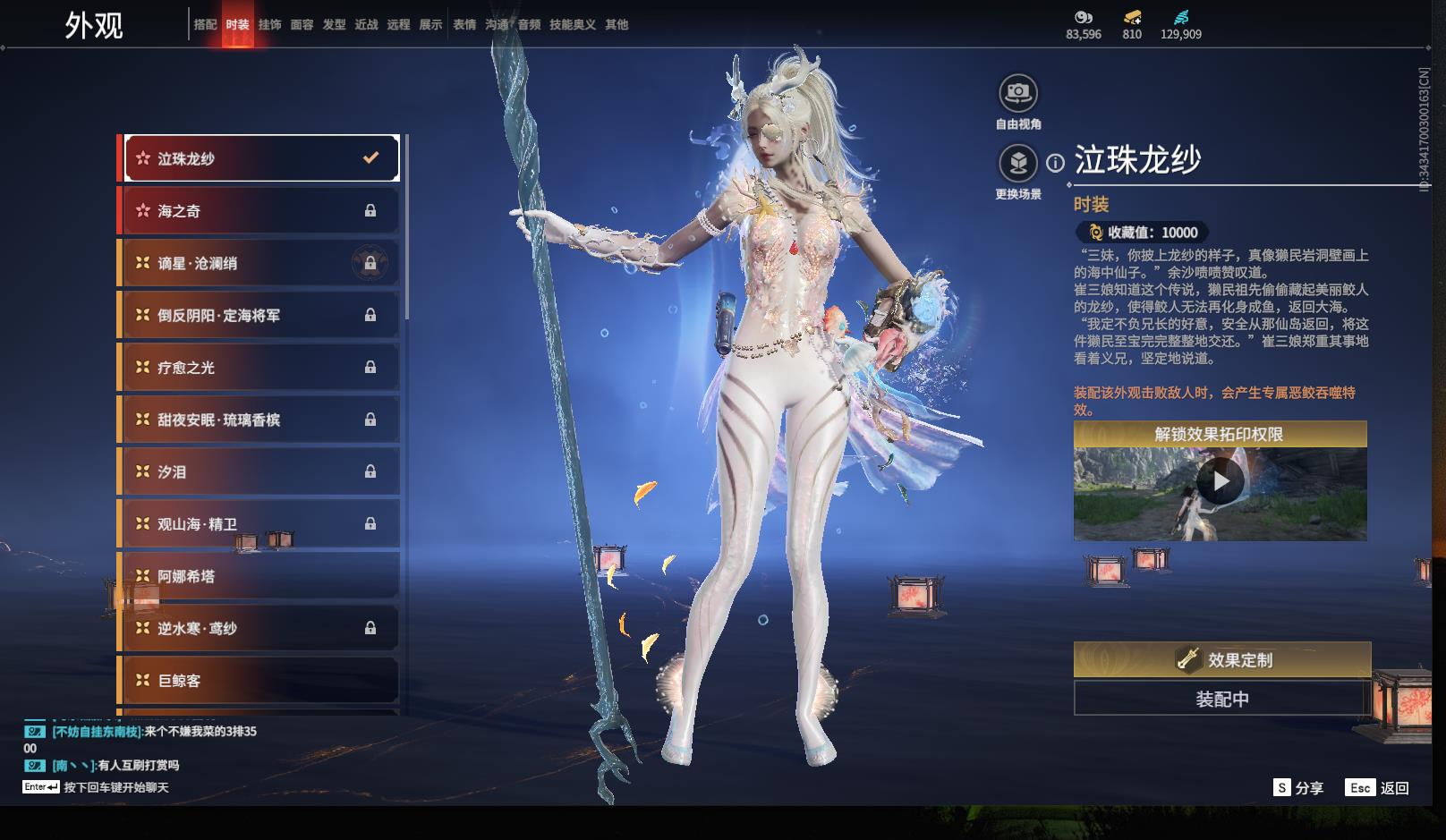Show outfit info via the circled i icon
Image resolution: width=1446 pixels, height=840 pixels.
tap(1056, 163)
